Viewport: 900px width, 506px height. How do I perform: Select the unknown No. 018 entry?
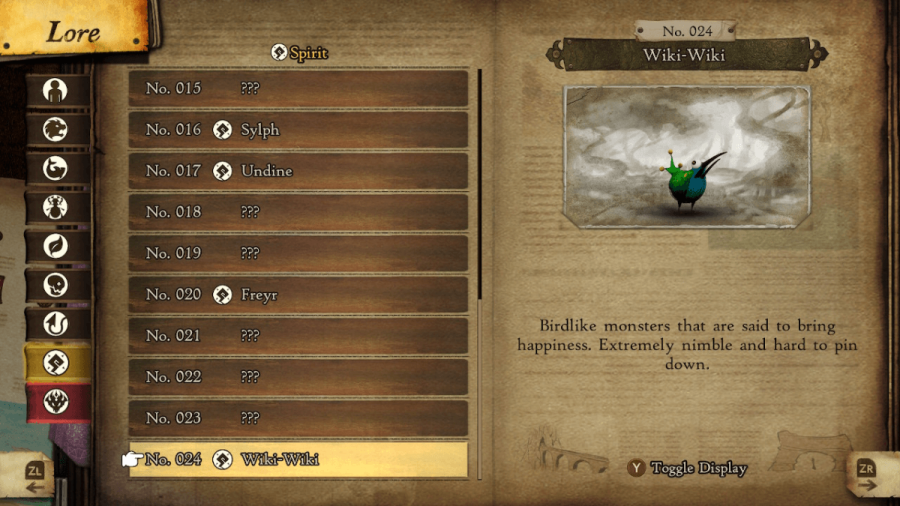298,212
